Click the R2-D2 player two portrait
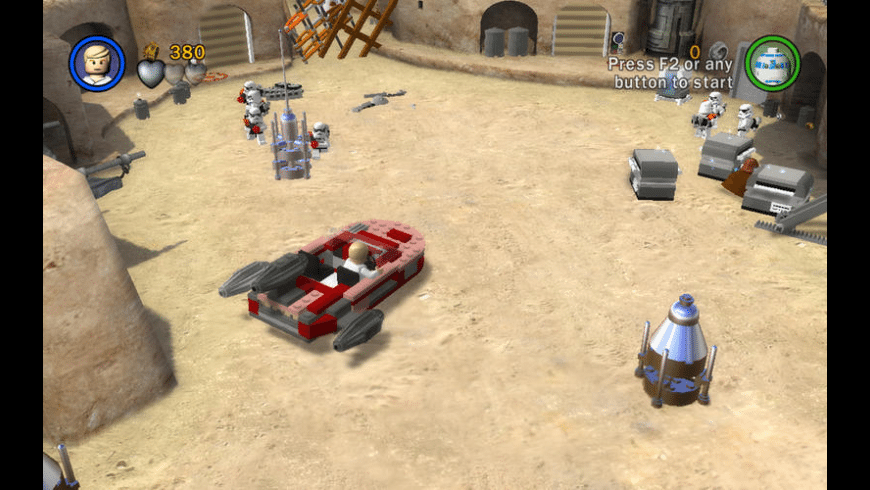Image resolution: width=870 pixels, height=490 pixels. (x=772, y=62)
